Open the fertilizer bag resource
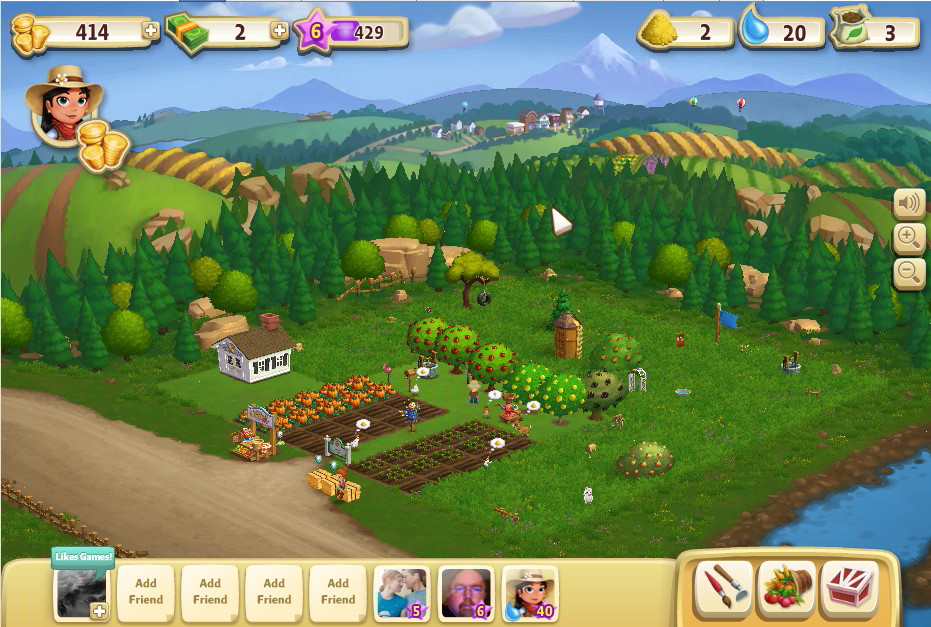The image size is (931, 627). coord(851,31)
